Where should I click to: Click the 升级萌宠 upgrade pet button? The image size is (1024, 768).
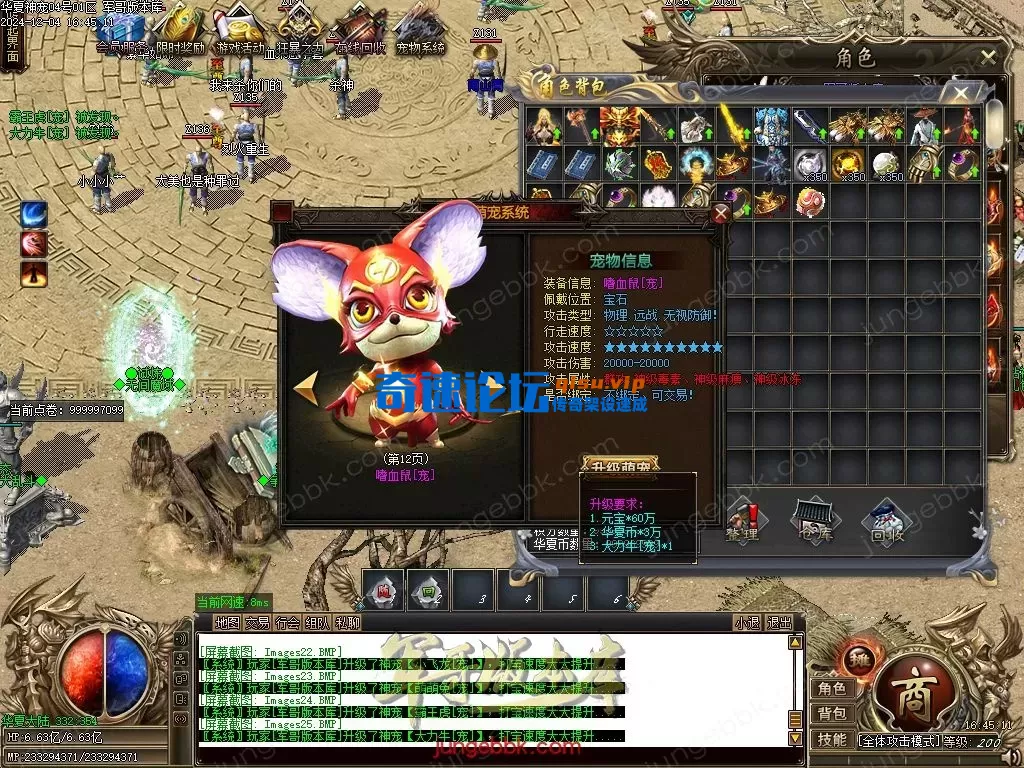point(622,467)
